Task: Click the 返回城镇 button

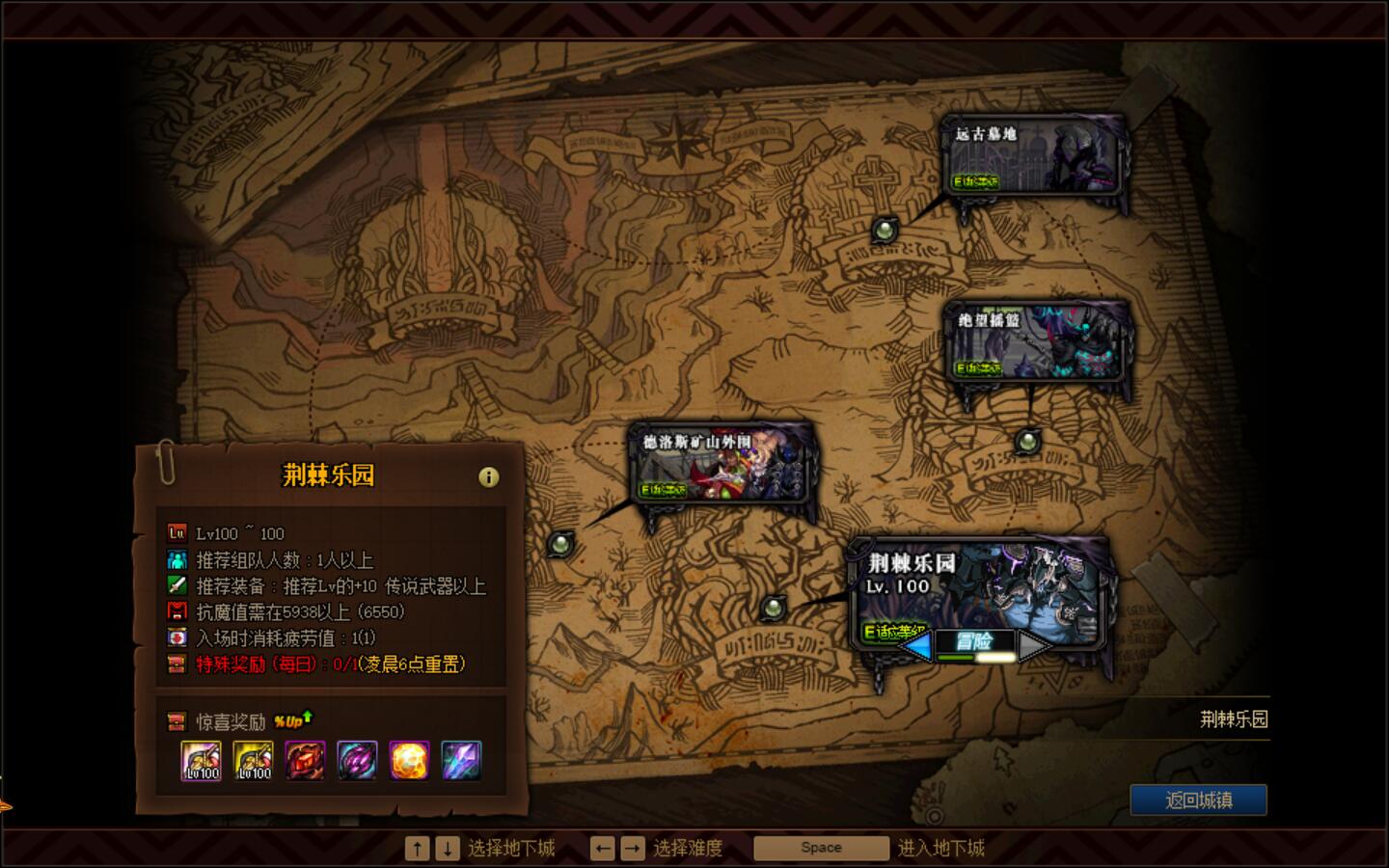Action: [x=1198, y=799]
